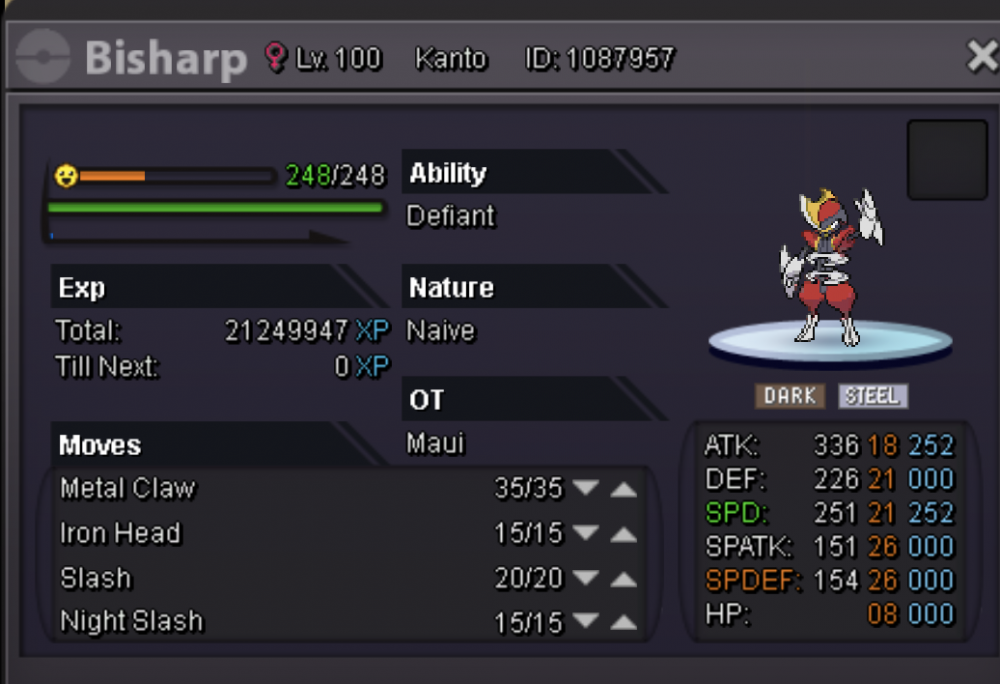Move Night Slash up in the list
Viewport: 1000px width, 684px height.
click(x=623, y=622)
